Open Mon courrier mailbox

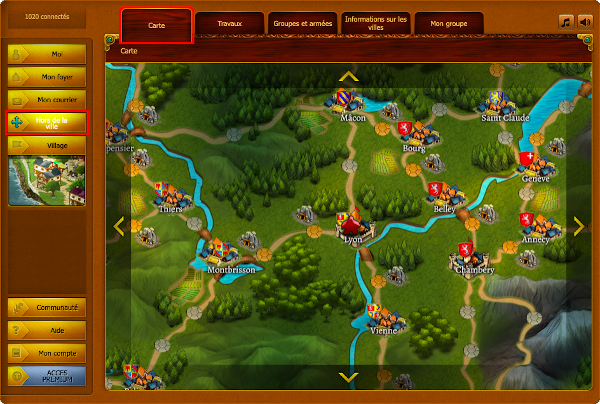[47, 100]
